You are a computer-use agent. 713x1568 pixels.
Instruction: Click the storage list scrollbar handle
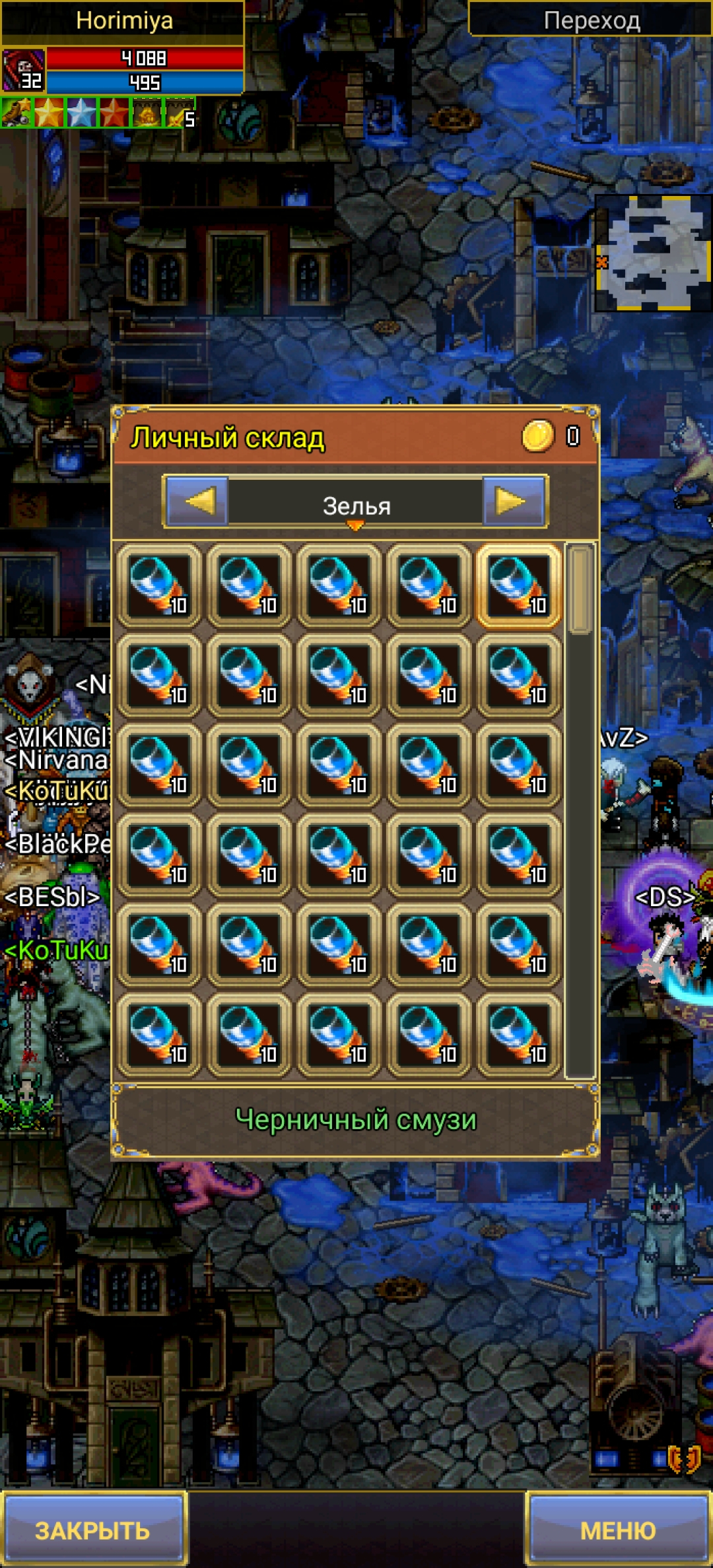(579, 589)
